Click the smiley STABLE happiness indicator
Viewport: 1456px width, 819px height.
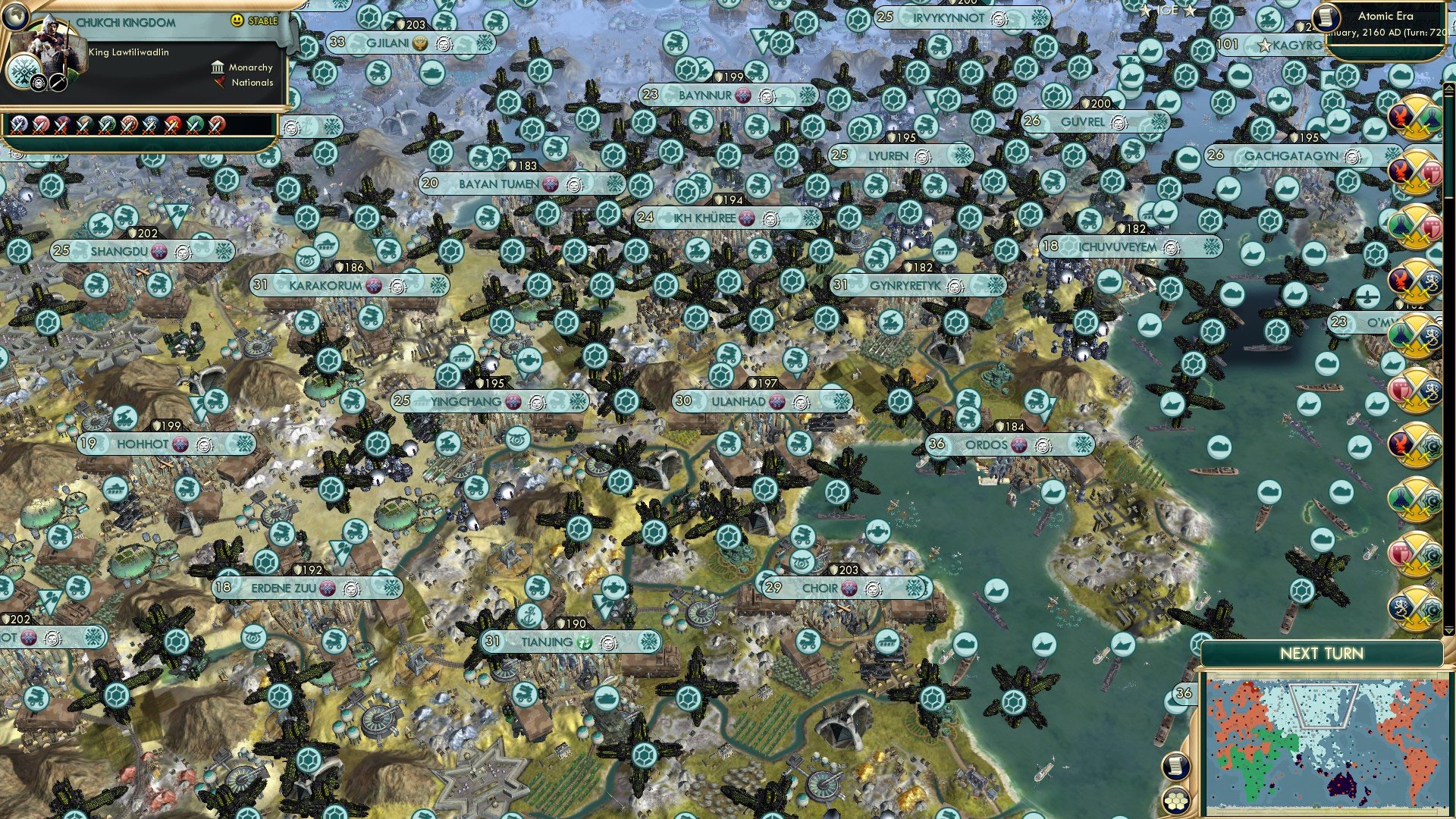237,20
